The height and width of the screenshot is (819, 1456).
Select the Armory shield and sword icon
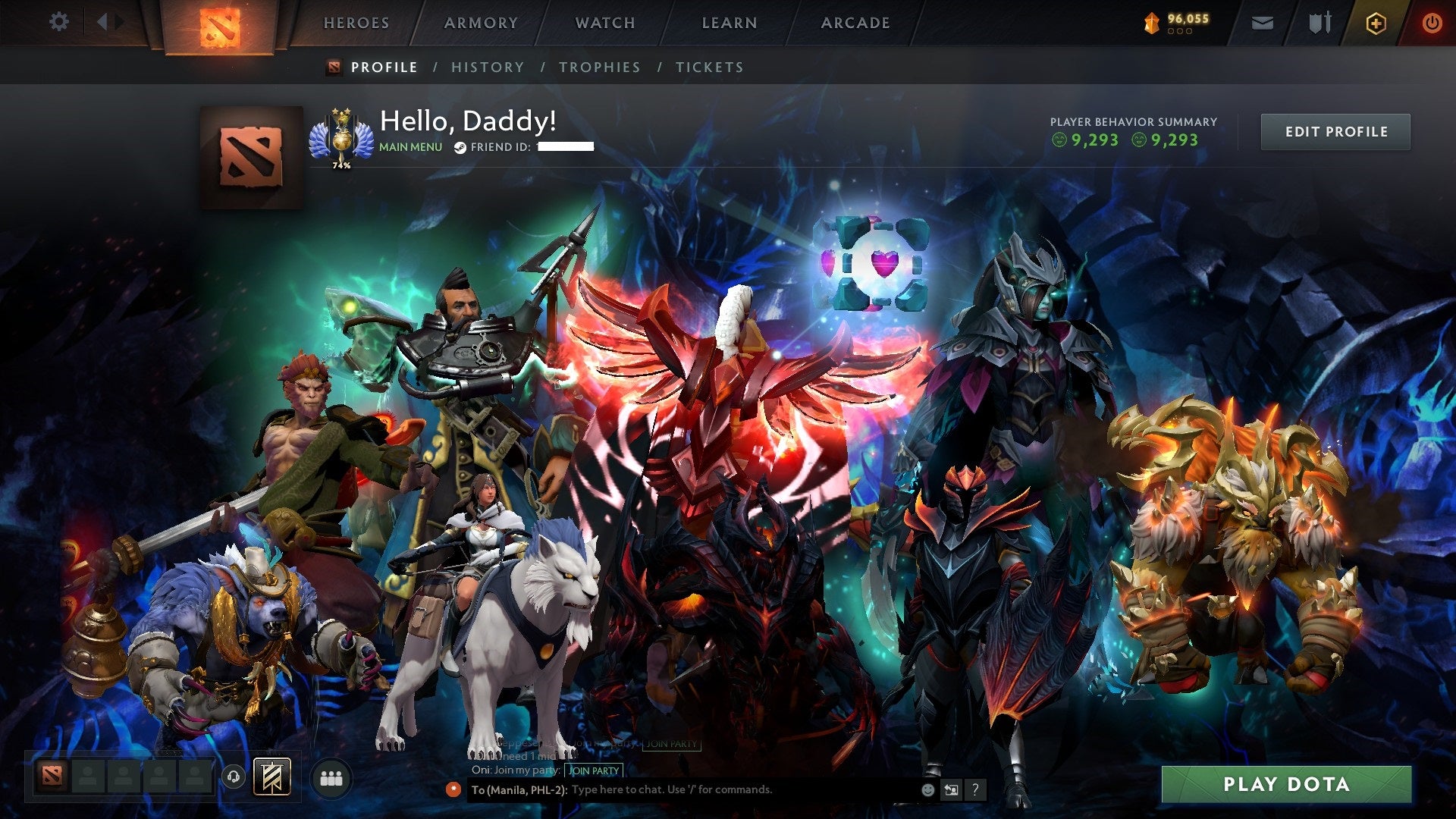tap(1319, 22)
